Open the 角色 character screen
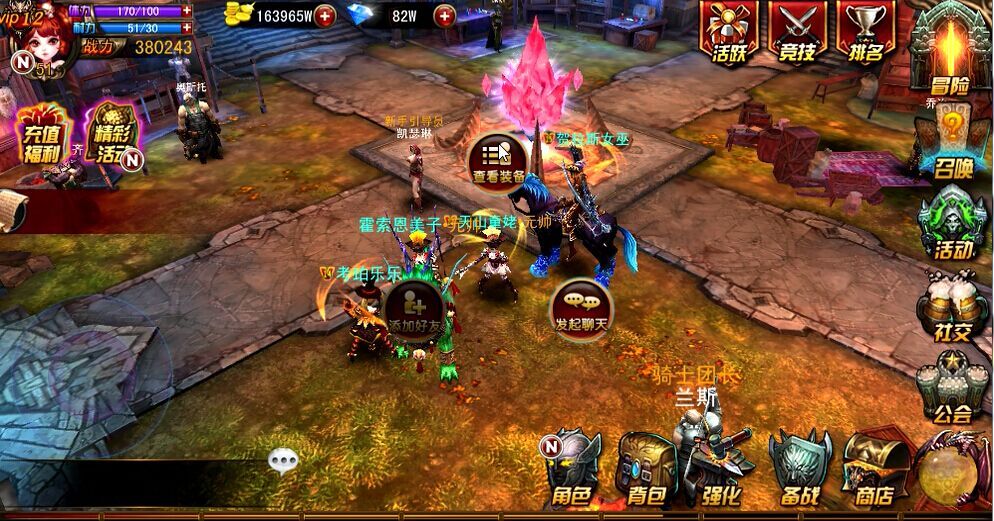Image resolution: width=994 pixels, height=521 pixels. click(572, 469)
